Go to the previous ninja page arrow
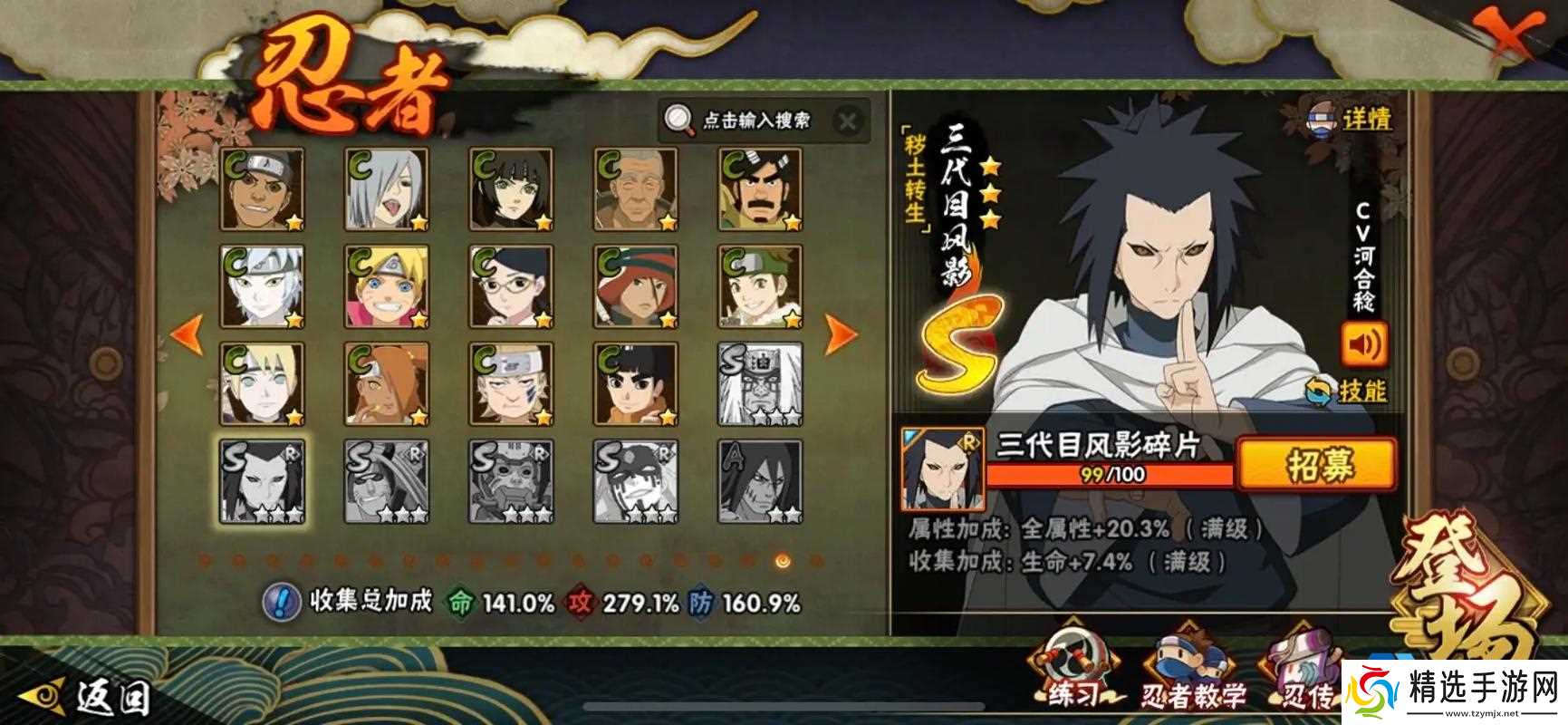 click(187, 333)
